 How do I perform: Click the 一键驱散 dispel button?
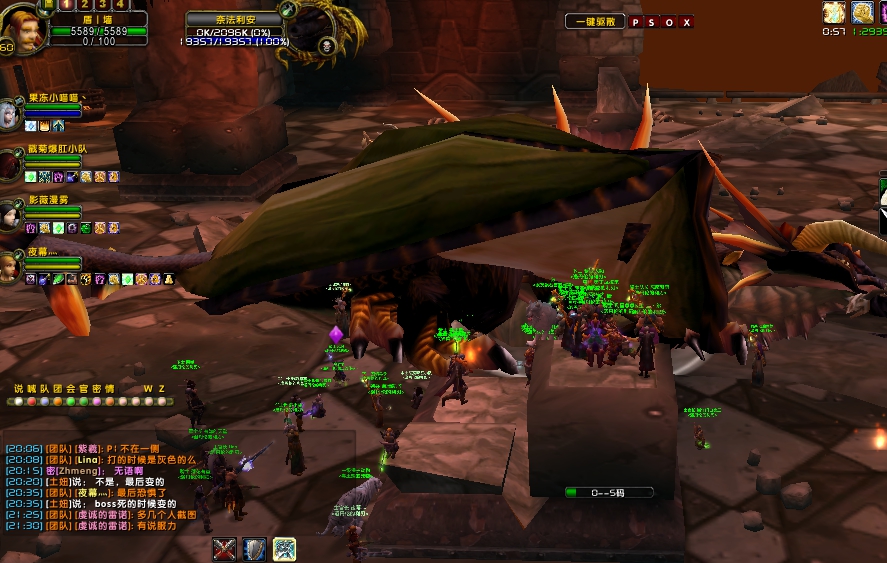click(595, 21)
